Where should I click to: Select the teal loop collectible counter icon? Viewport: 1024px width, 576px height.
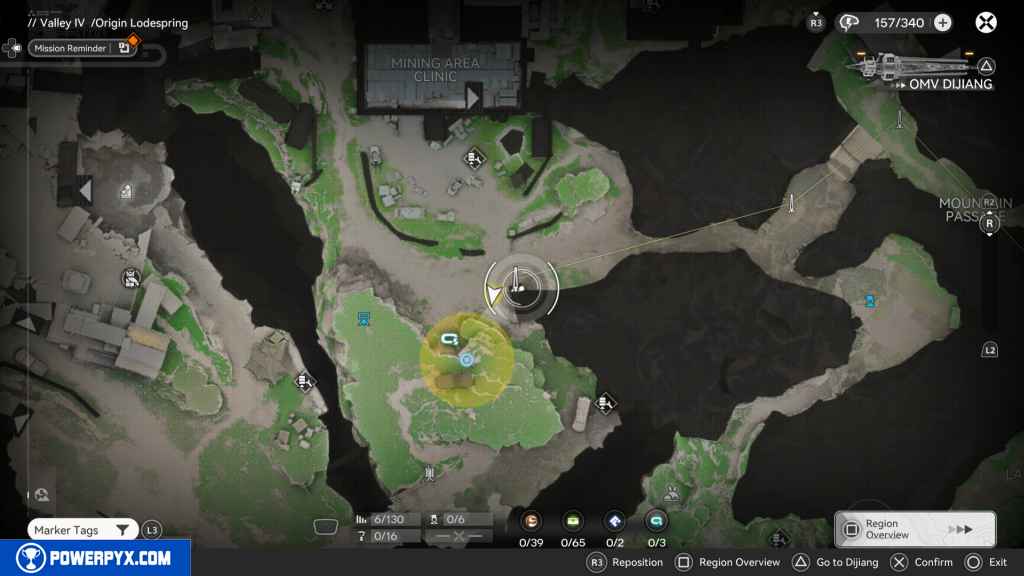[656, 521]
